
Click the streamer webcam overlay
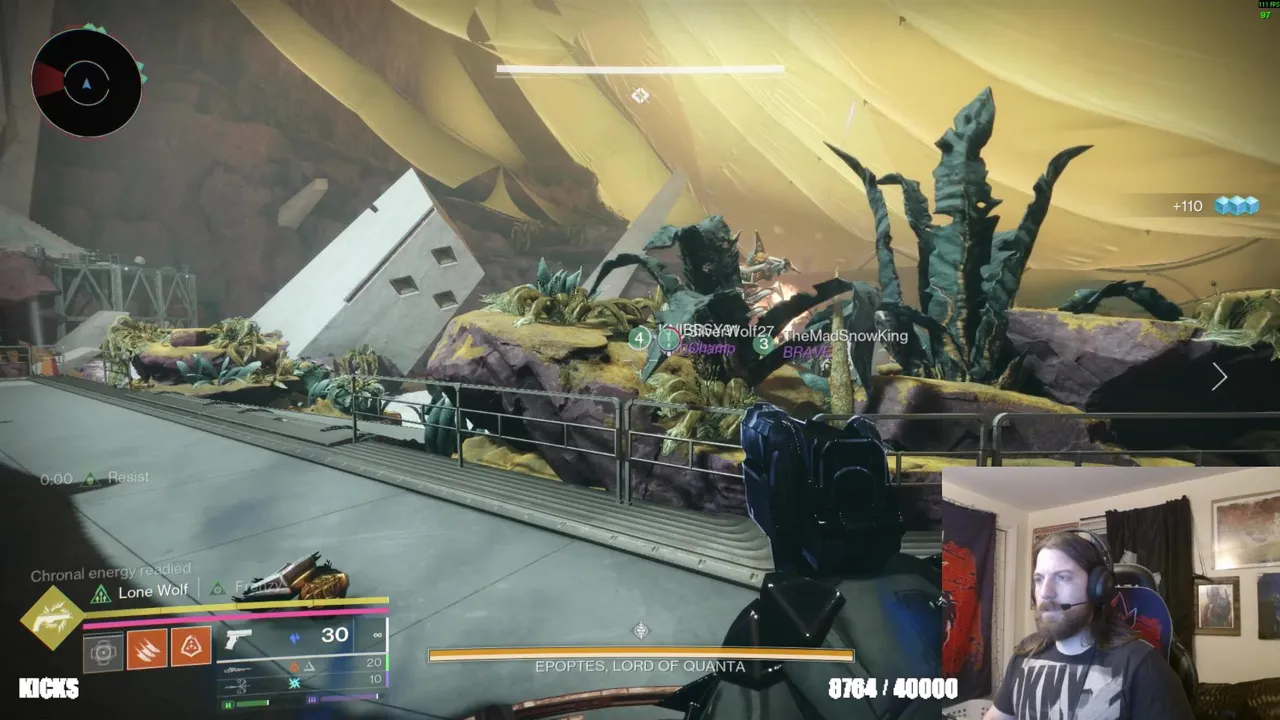coord(1110,594)
